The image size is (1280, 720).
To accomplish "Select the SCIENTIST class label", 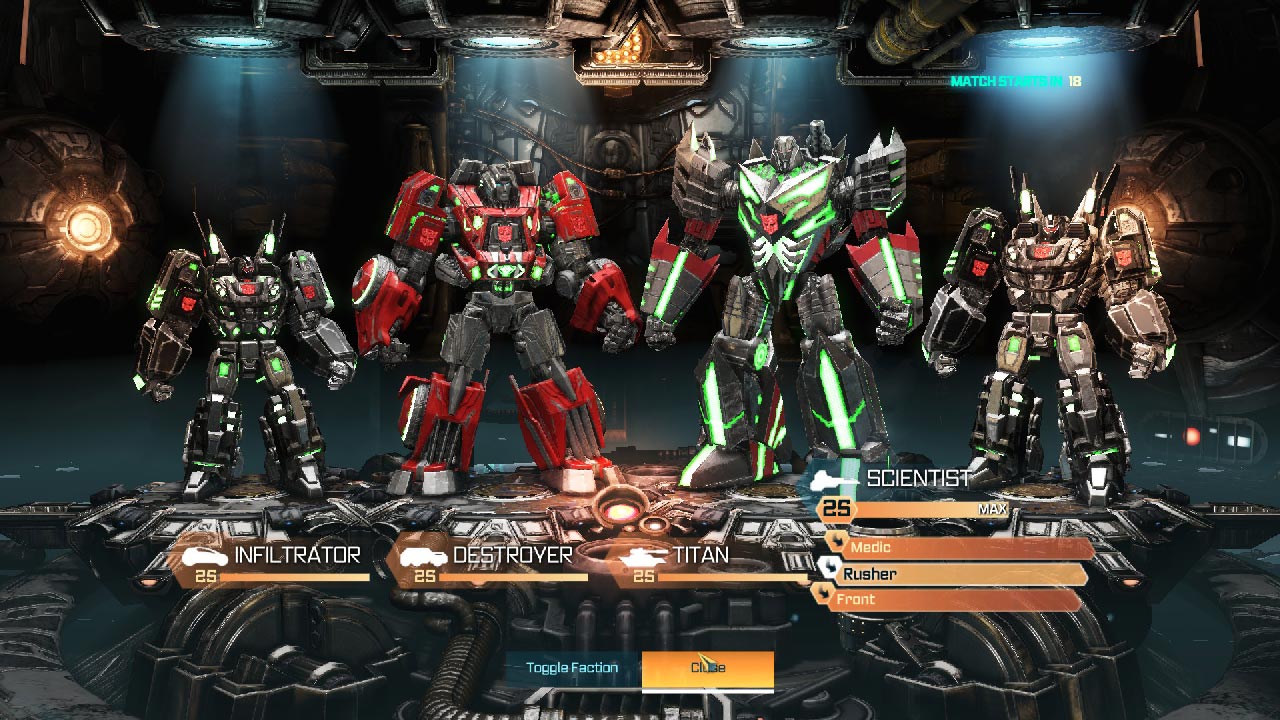I will [x=916, y=479].
